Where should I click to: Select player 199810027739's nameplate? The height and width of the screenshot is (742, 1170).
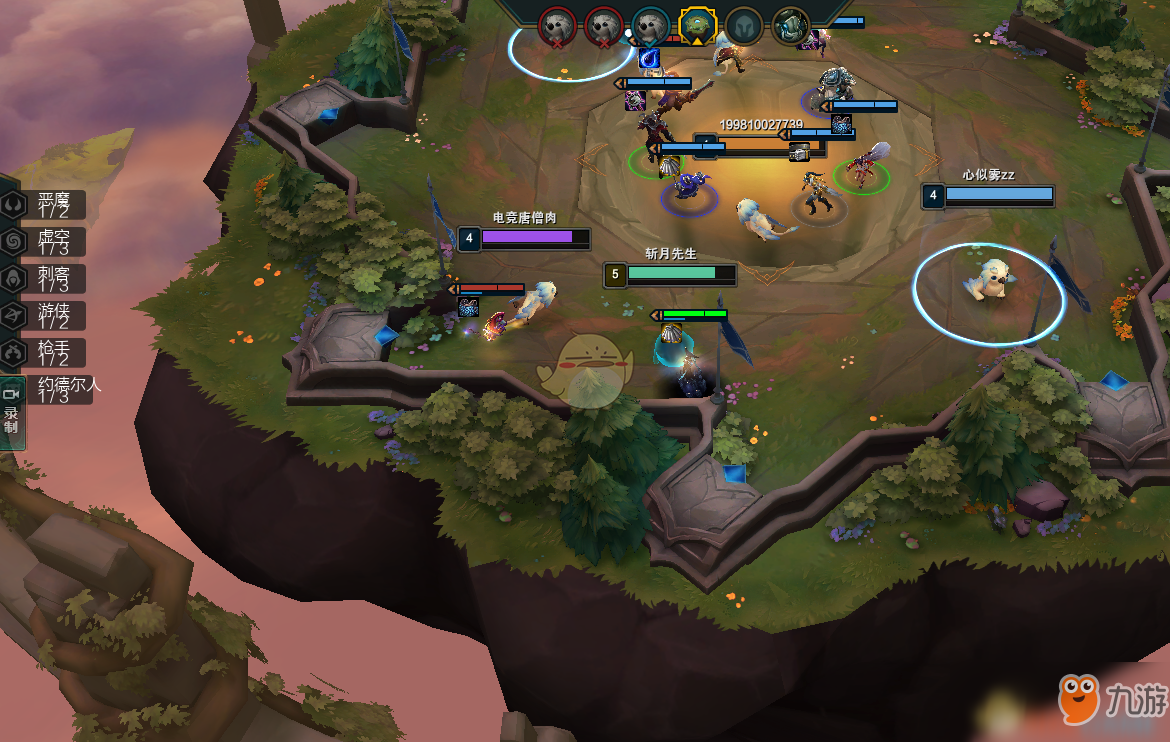(x=761, y=145)
